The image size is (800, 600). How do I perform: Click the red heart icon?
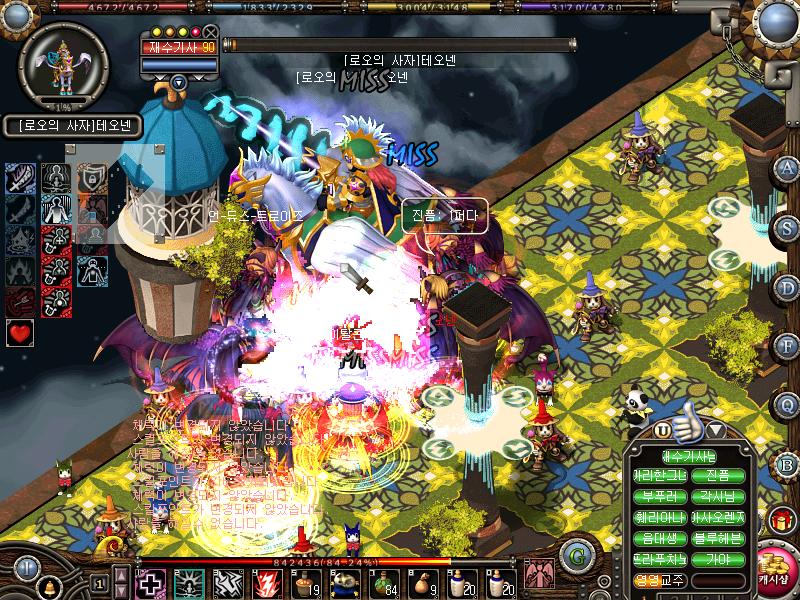[19, 333]
